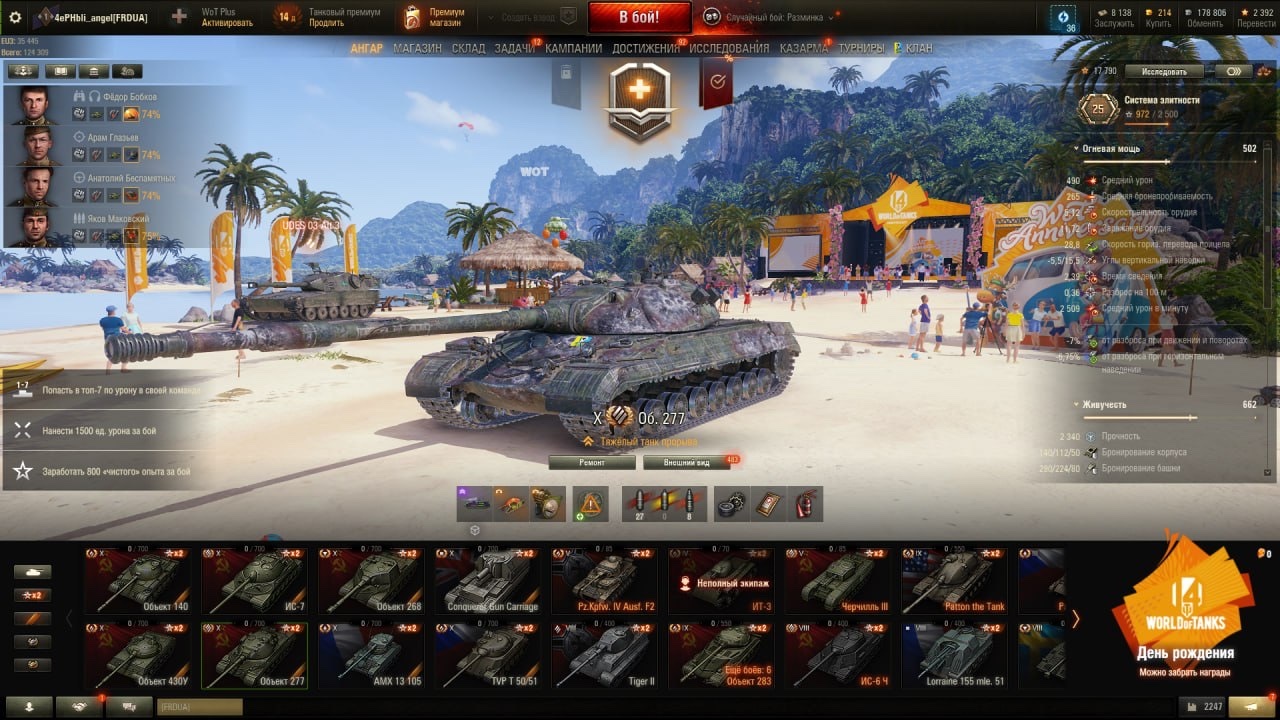Open the battle mode dropdown Случайный бой
This screenshot has width=1280, height=720.
click(x=768, y=17)
